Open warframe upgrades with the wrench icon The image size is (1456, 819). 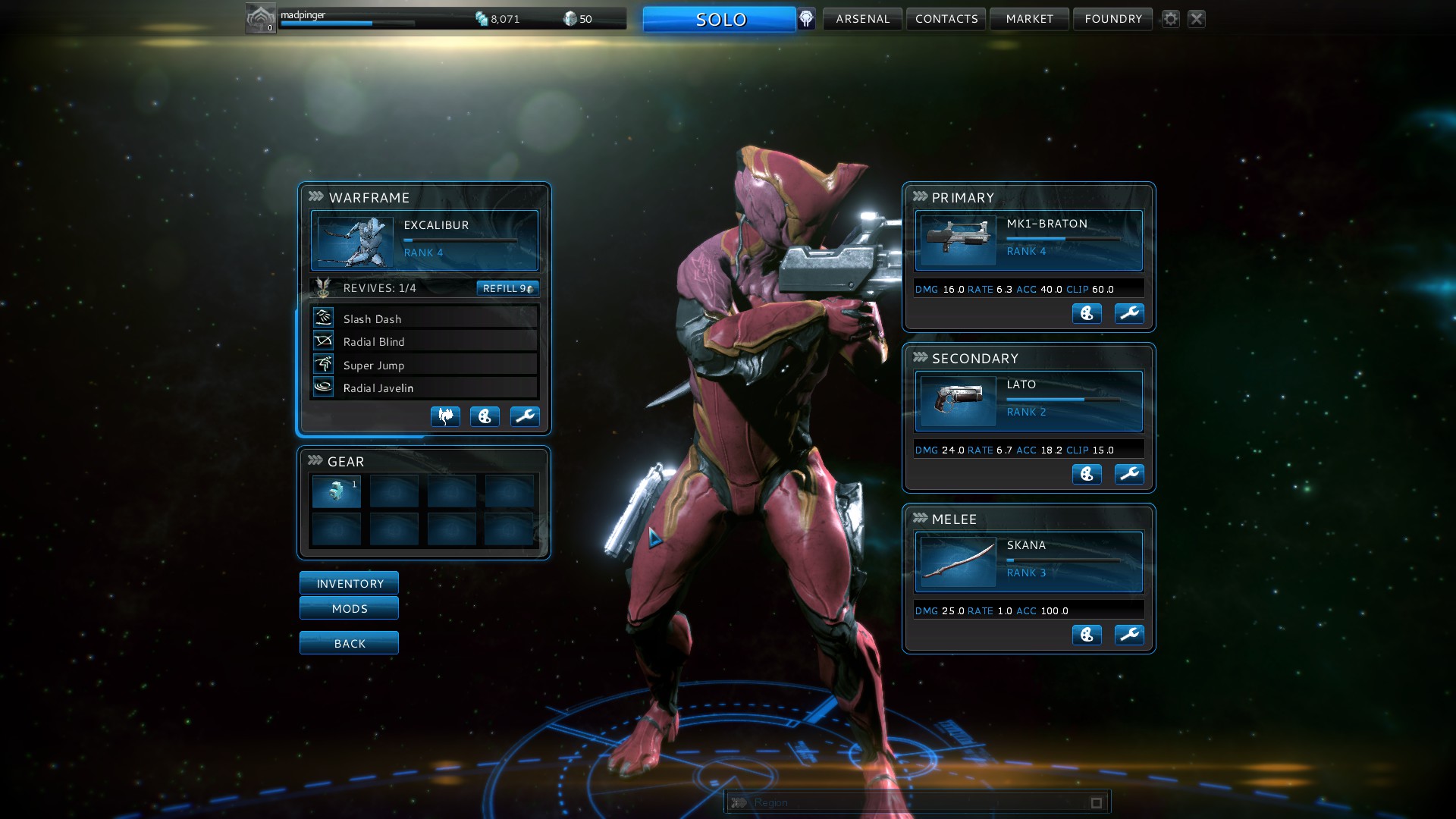tap(525, 416)
